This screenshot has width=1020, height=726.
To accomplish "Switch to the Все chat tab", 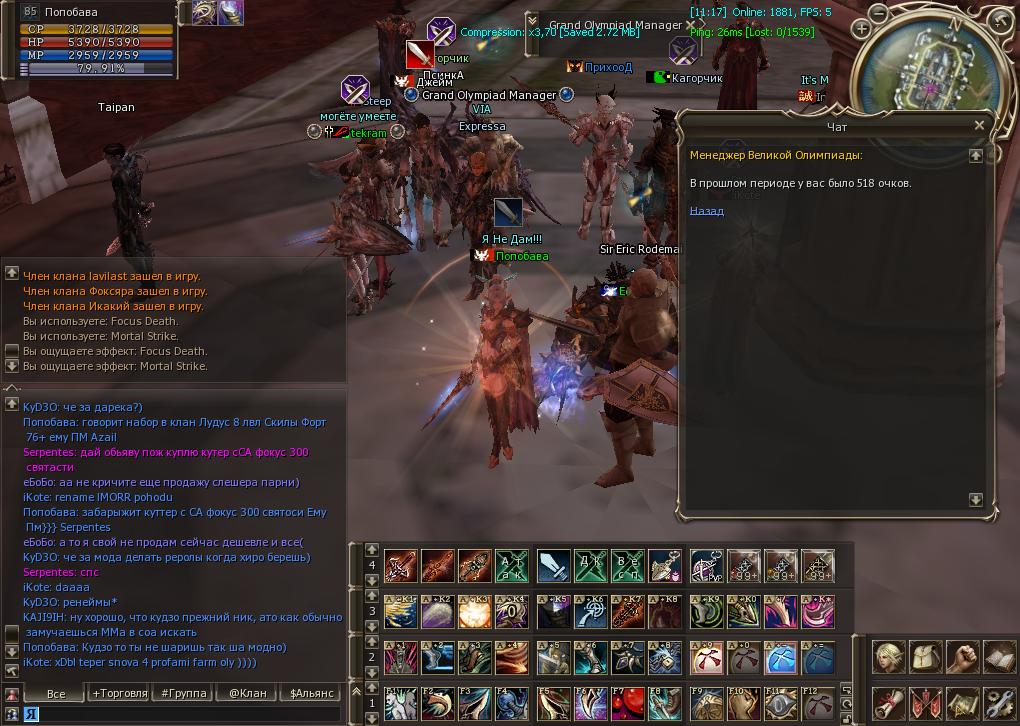I will coord(56,692).
